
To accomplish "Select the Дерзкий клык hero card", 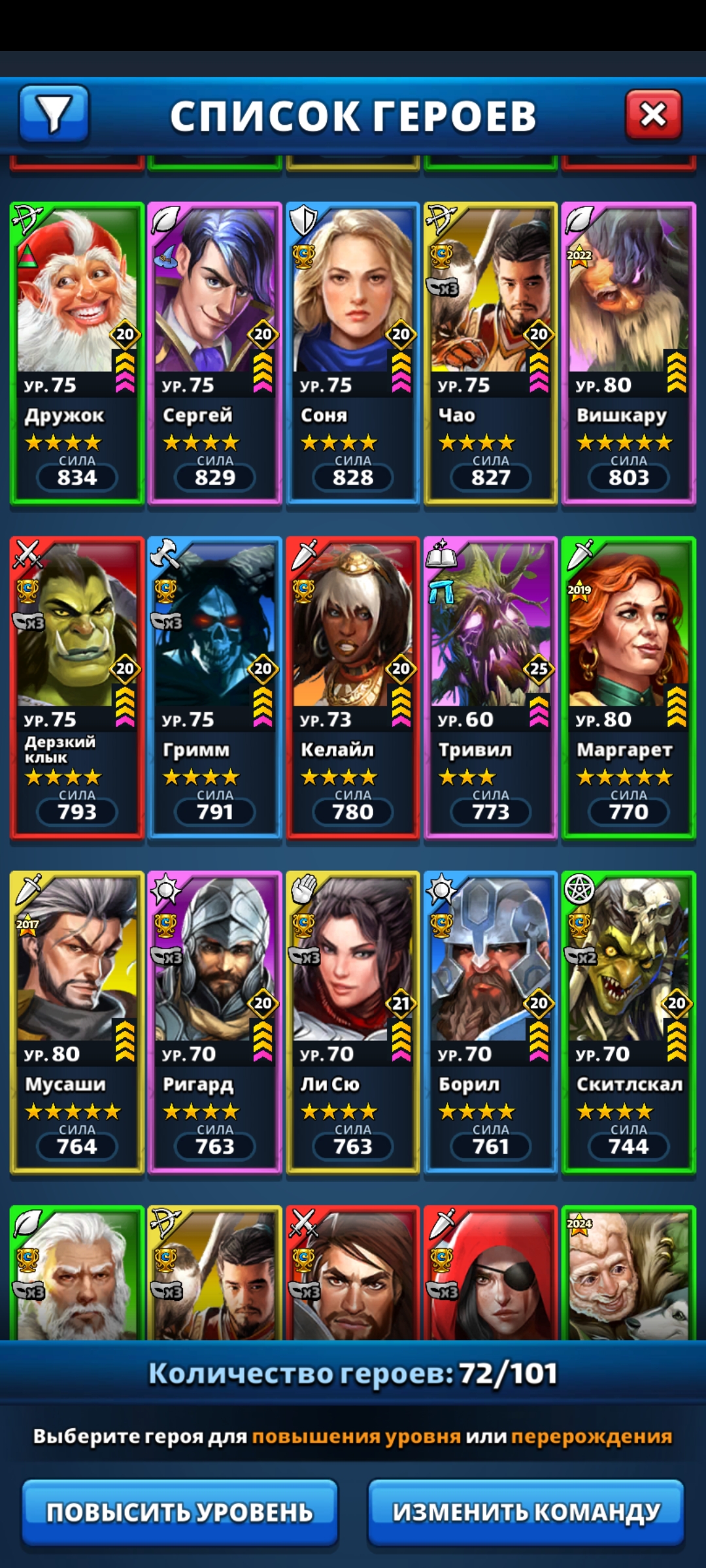I will pyautogui.click(x=77, y=687).
